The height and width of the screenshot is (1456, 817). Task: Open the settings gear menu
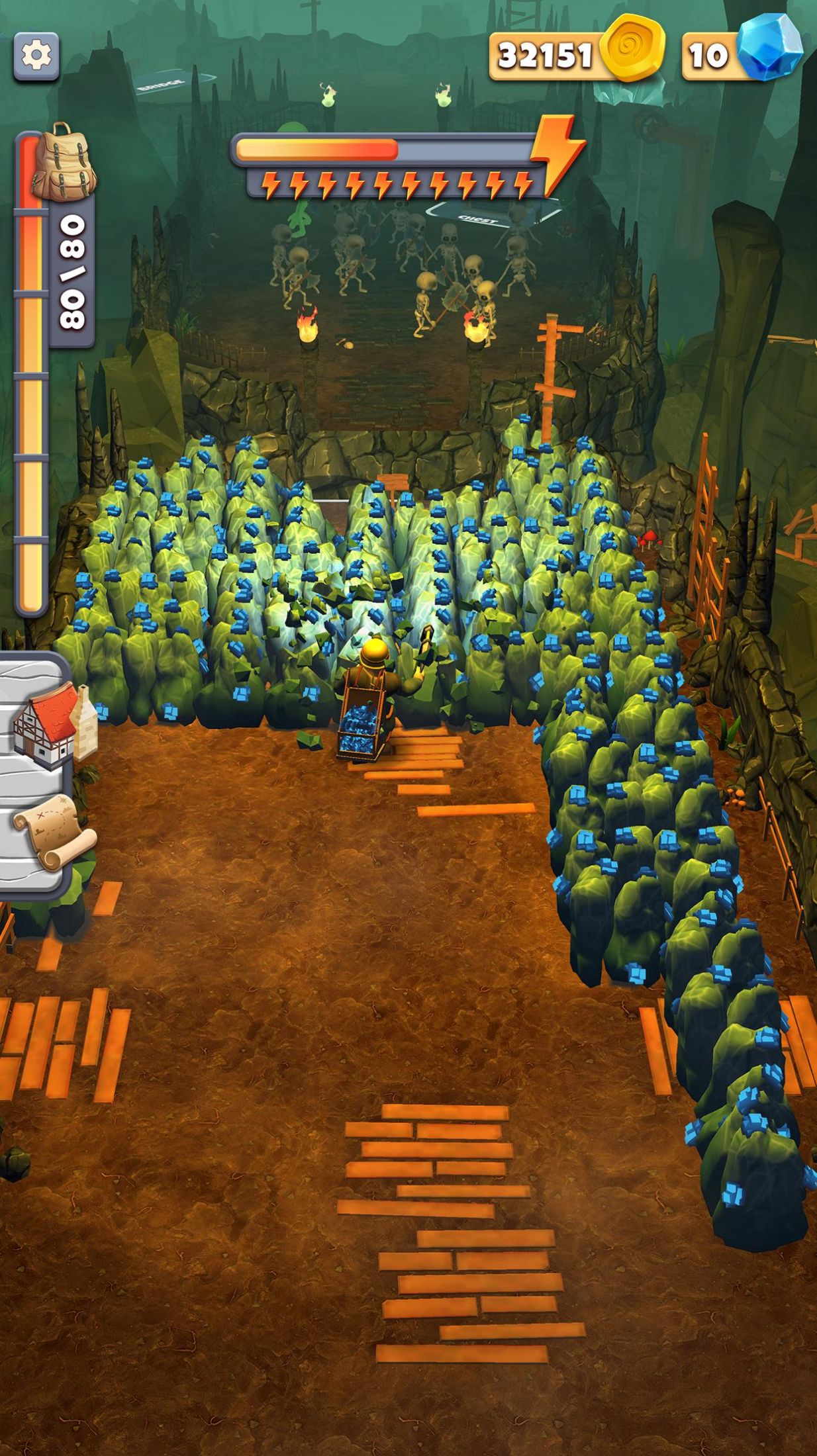click(36, 56)
